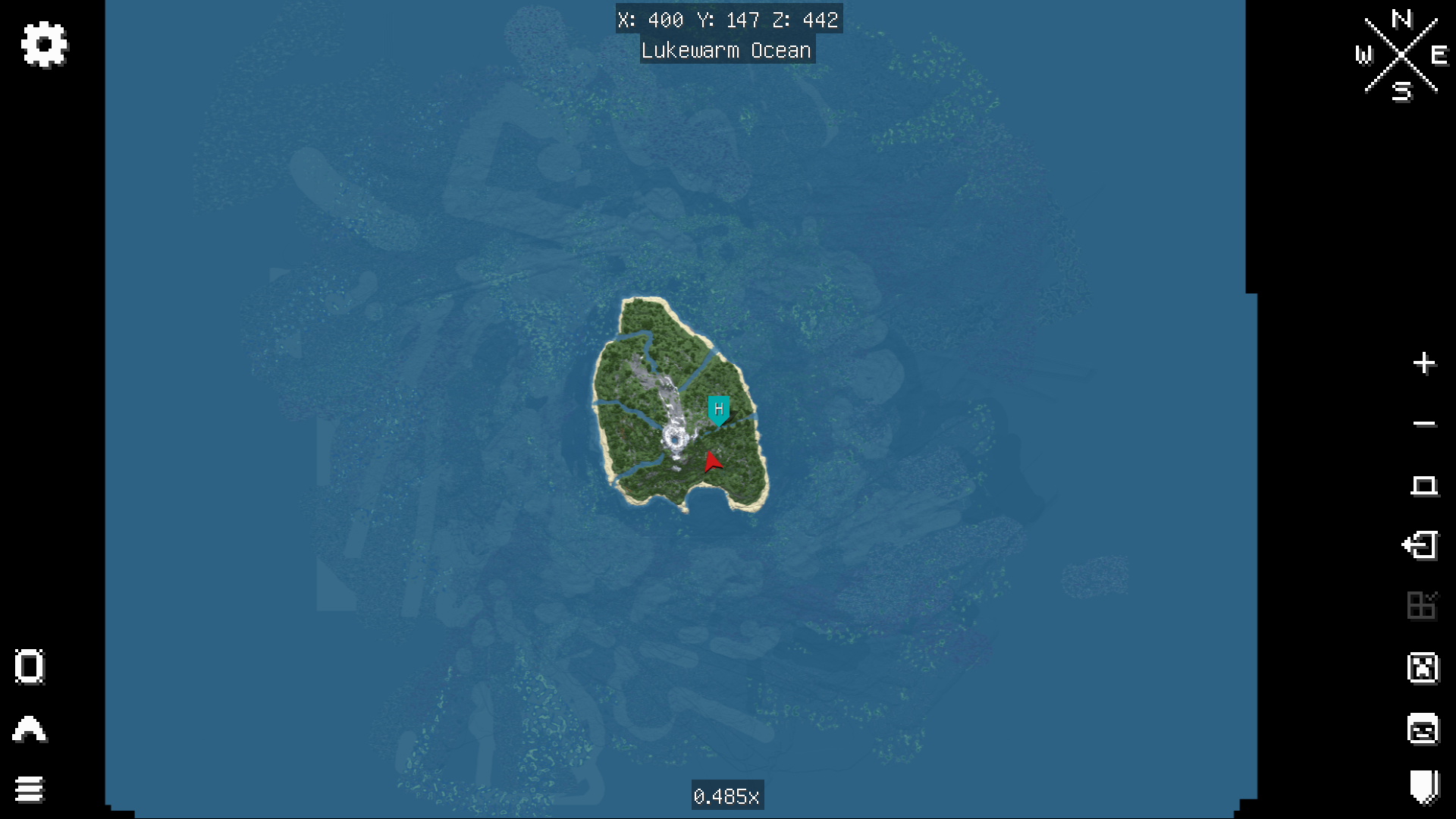Viewport: 1456px width, 819px height.
Task: Click the caret icon bottom left
Action: [29, 729]
